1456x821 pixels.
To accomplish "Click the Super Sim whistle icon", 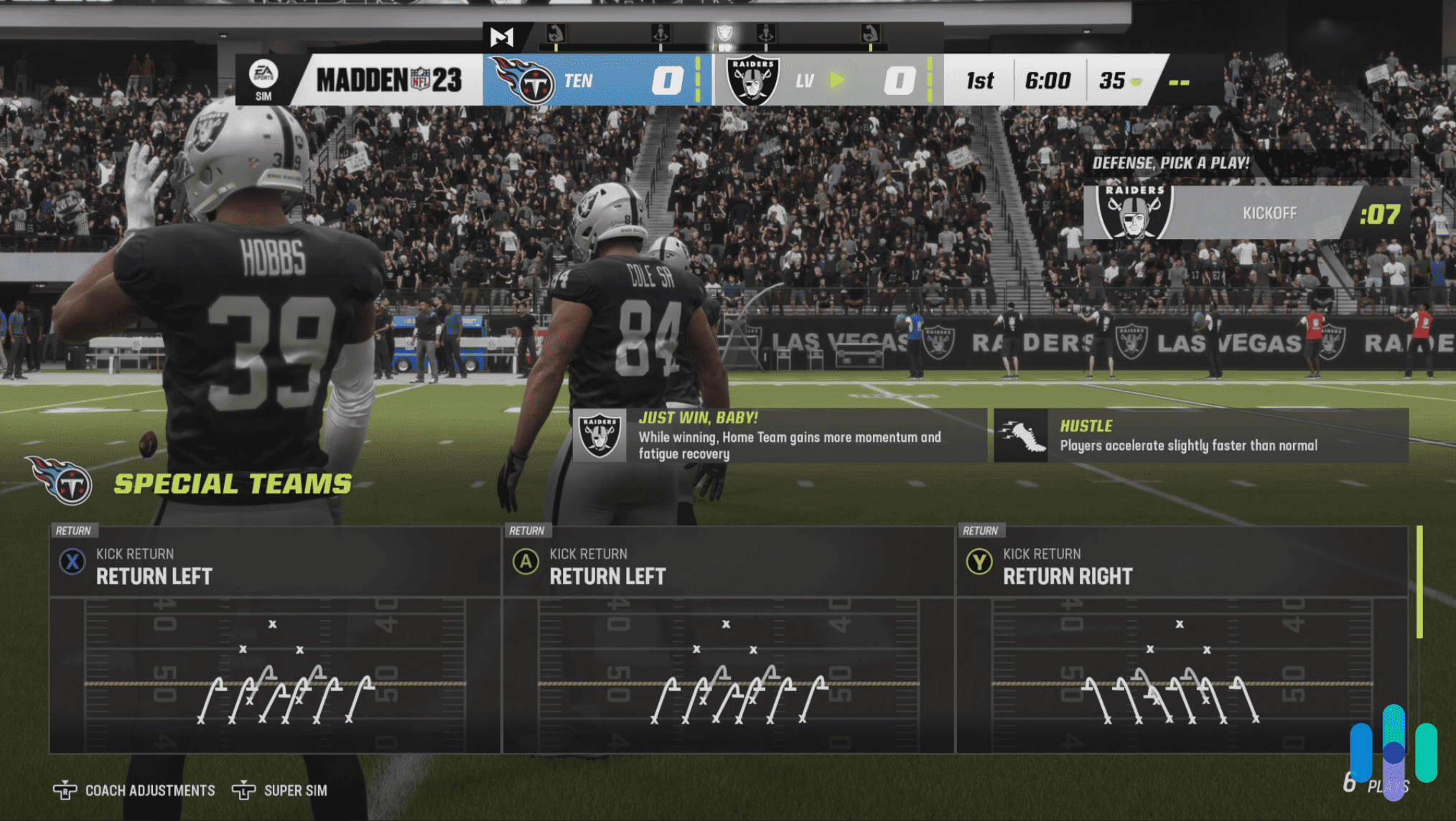I will [x=244, y=790].
